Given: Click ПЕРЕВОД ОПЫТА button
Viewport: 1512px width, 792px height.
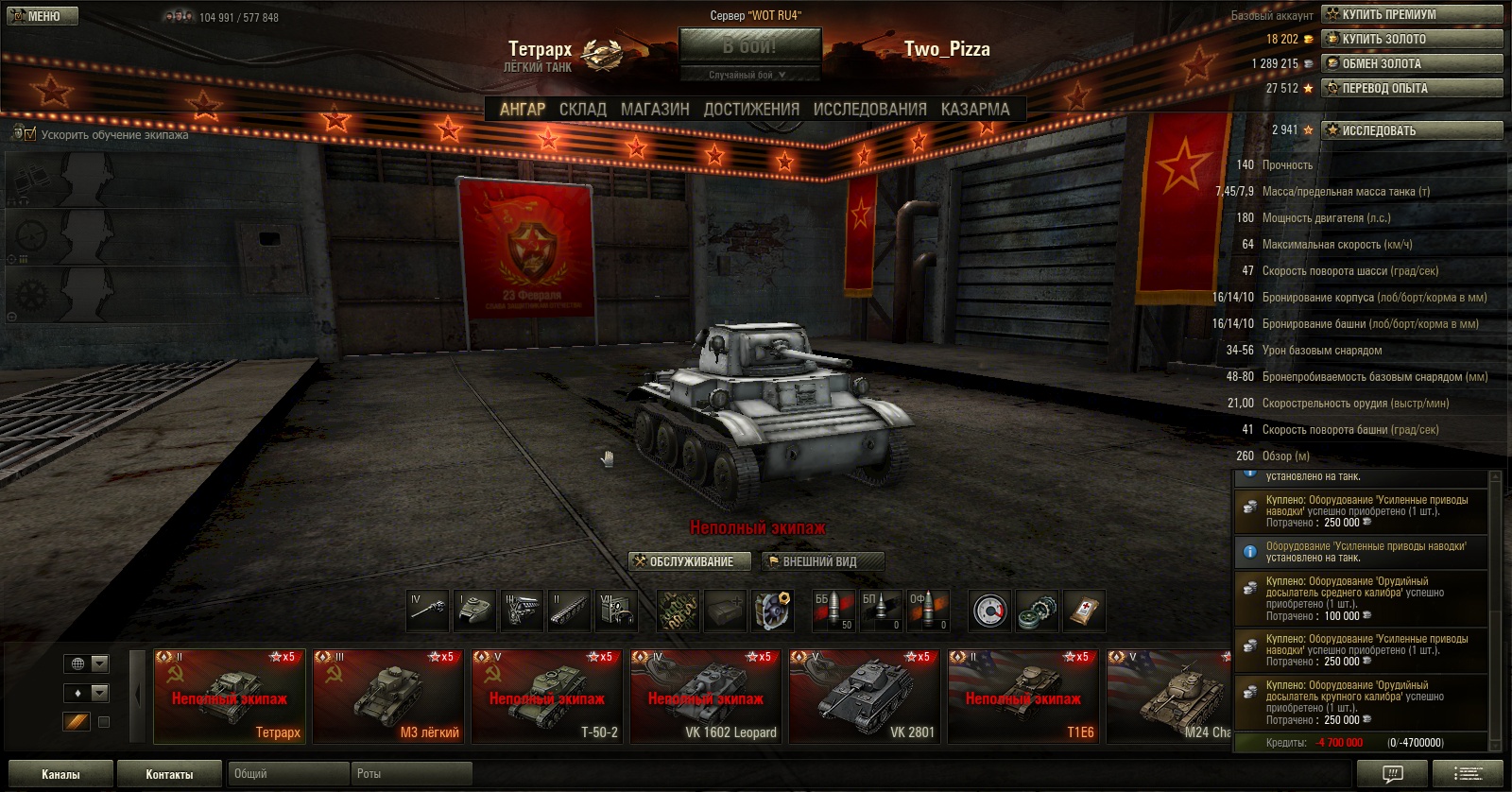Looking at the screenshot, I should pyautogui.click(x=1412, y=88).
